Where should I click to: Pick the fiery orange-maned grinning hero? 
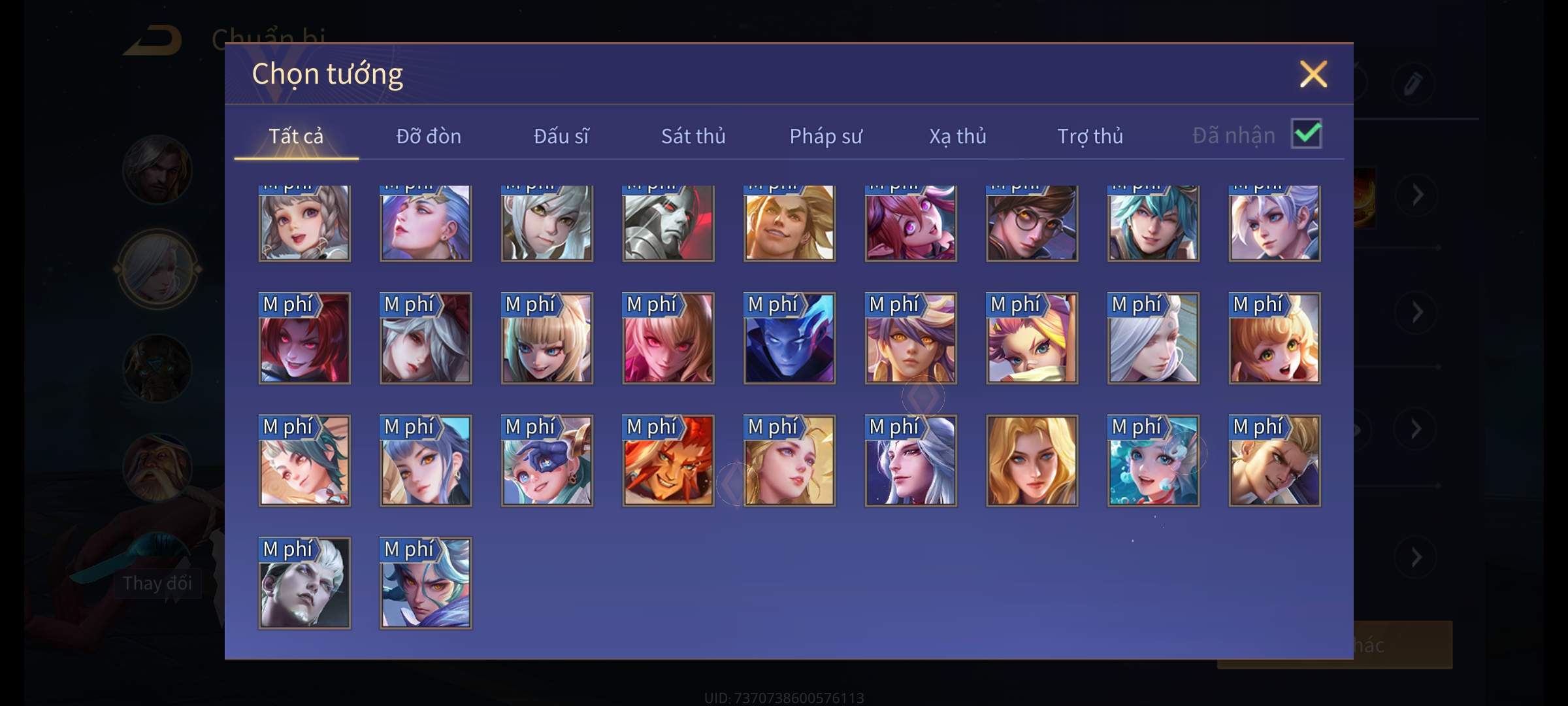click(668, 461)
